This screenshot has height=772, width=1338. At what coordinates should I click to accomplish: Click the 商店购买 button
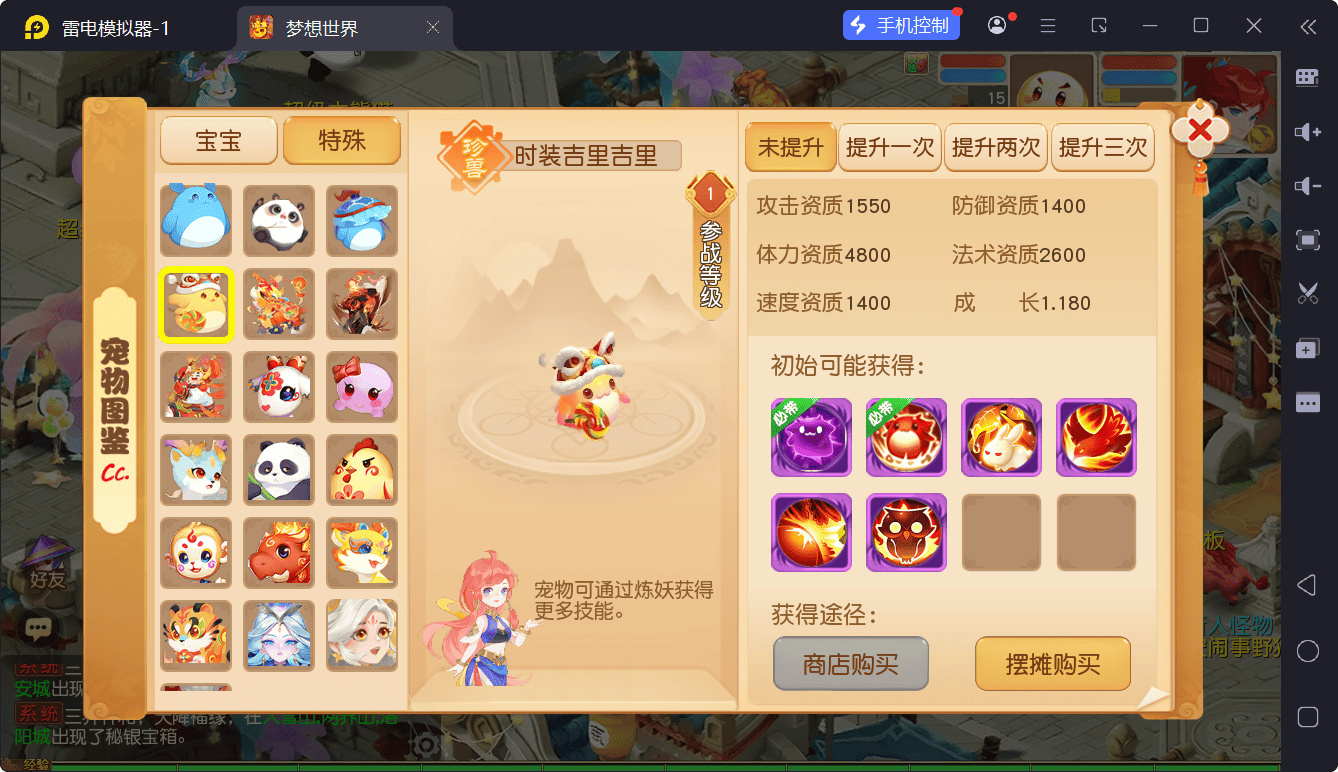pyautogui.click(x=851, y=664)
